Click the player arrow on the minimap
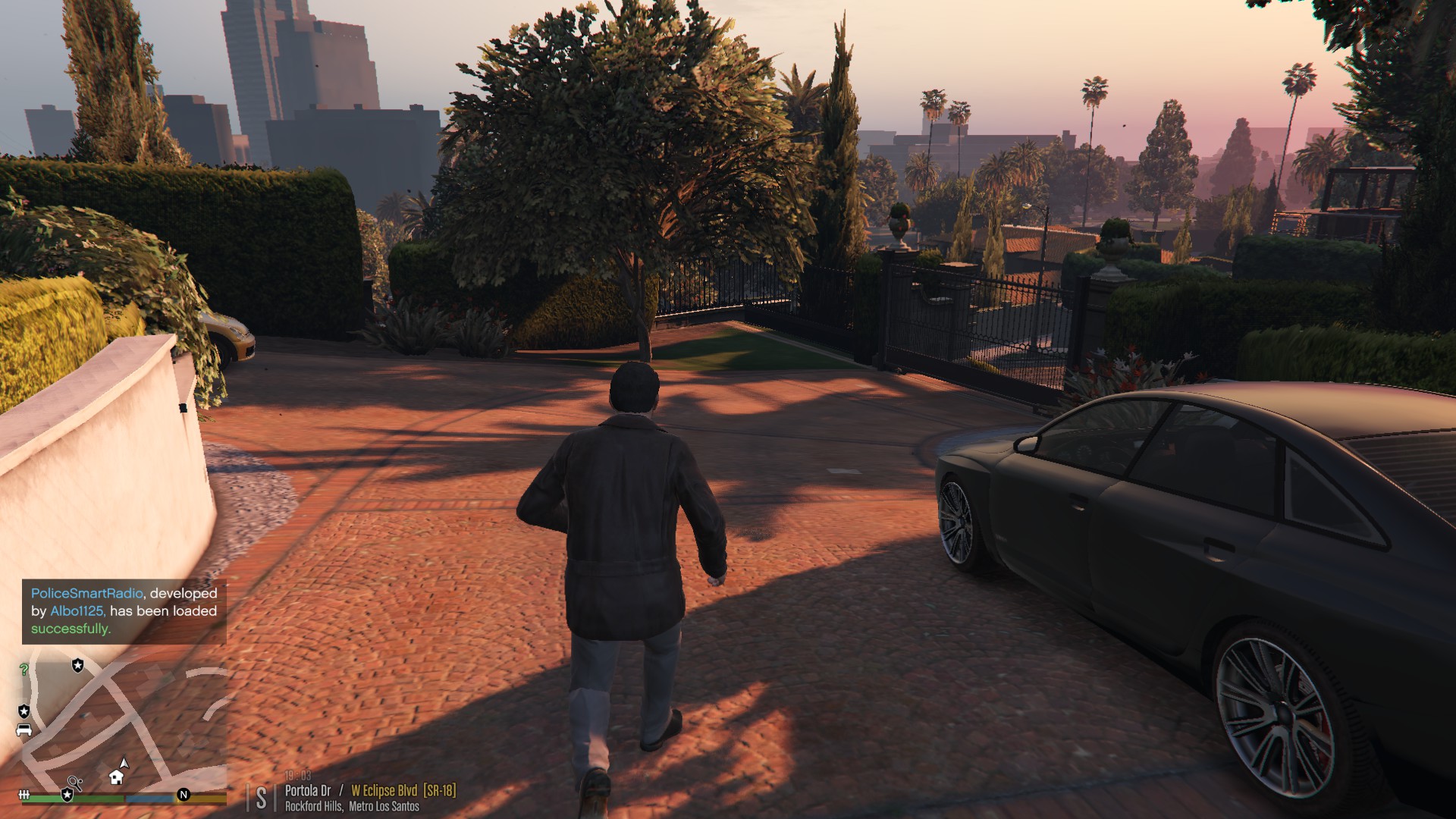This screenshot has width=1456, height=819. point(124,764)
